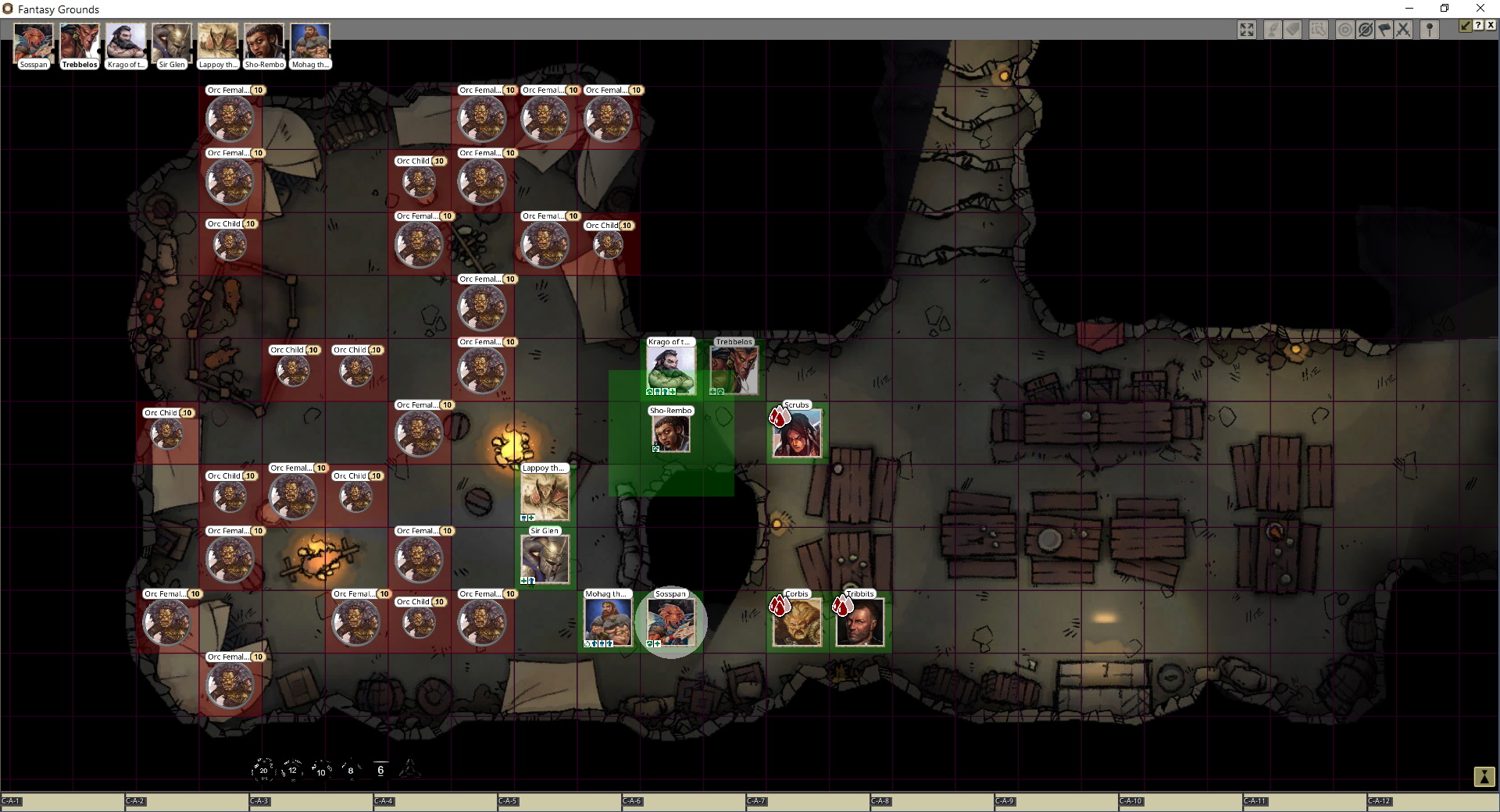Select the Mohag portrait in the party bar
The image size is (1500, 812).
[x=310, y=43]
